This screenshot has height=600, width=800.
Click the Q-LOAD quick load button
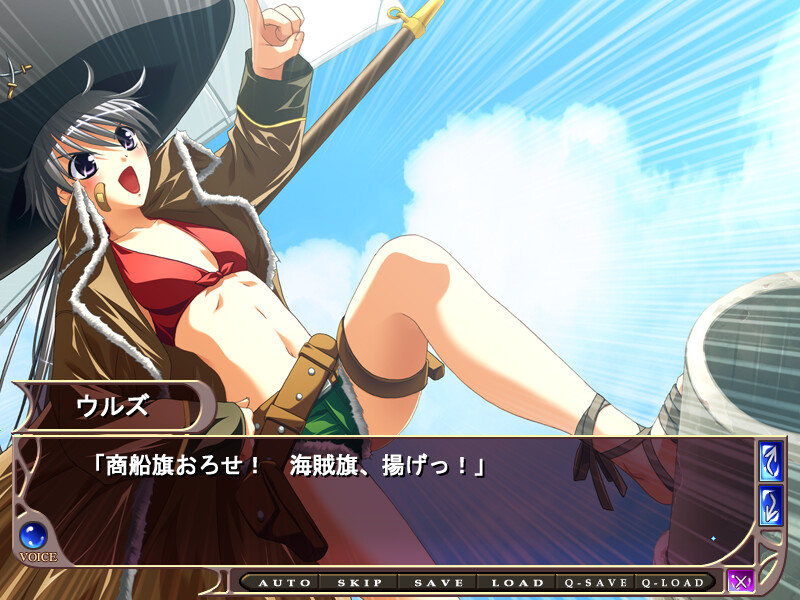point(675,582)
